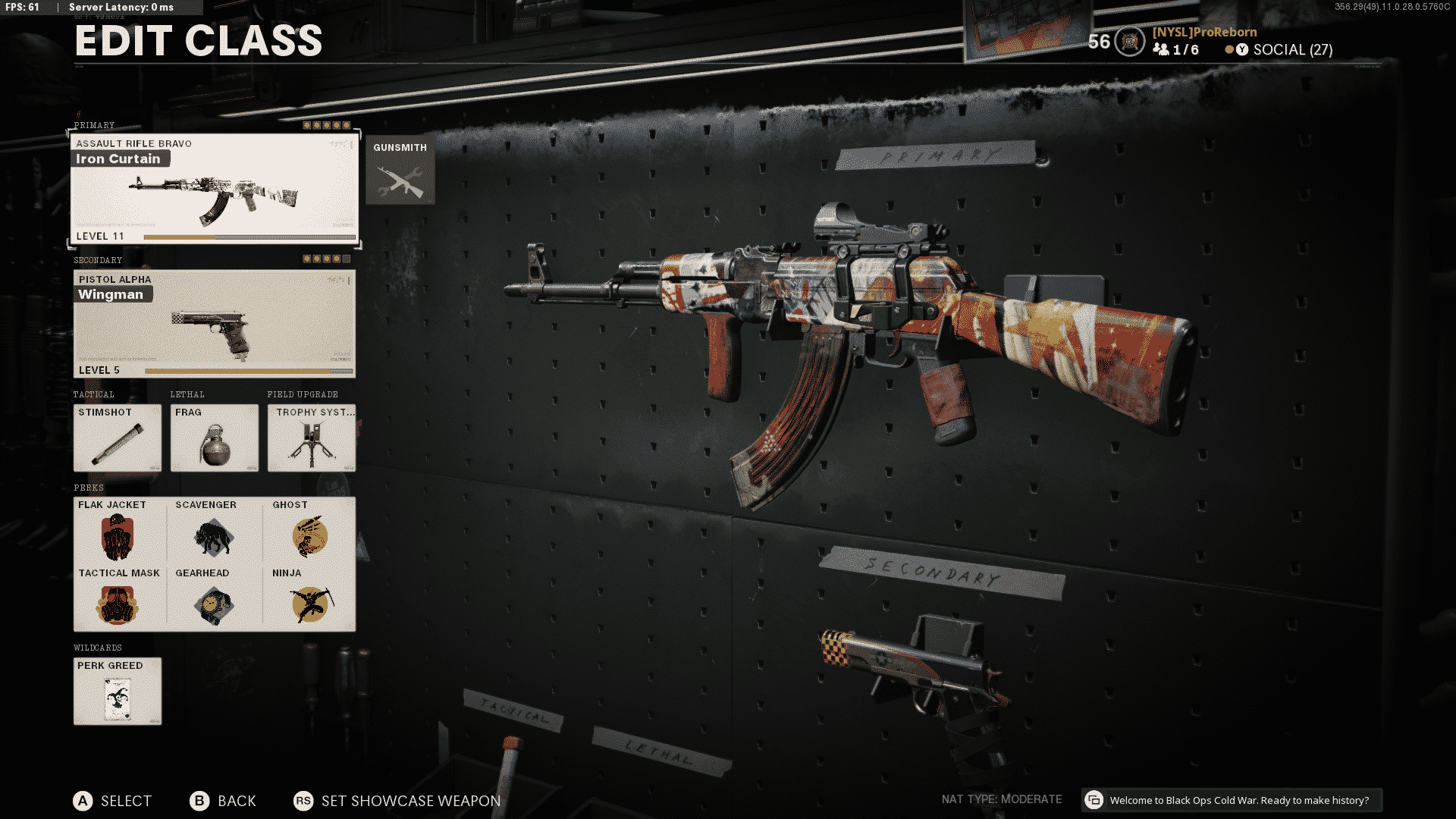
Task: Choose the Scavenger perk slot
Action: click(x=214, y=530)
